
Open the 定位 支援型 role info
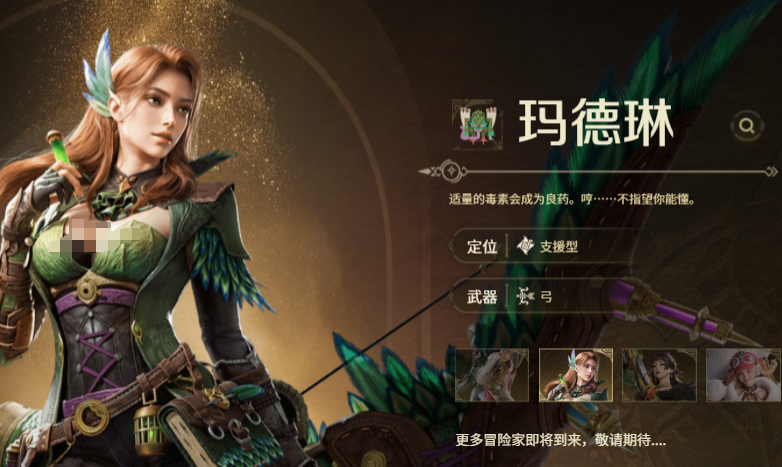[540, 246]
